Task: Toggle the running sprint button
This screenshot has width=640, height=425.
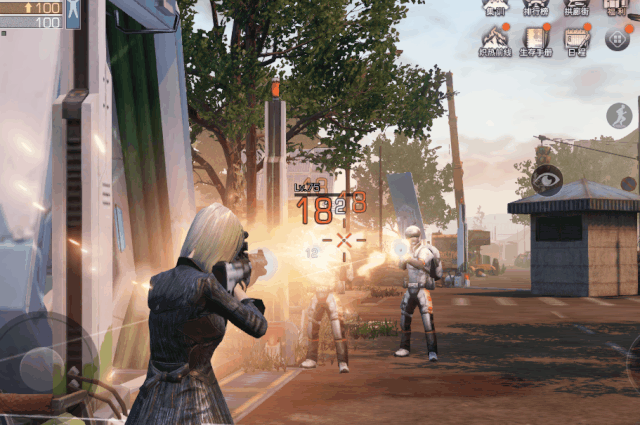Action: pos(619,115)
